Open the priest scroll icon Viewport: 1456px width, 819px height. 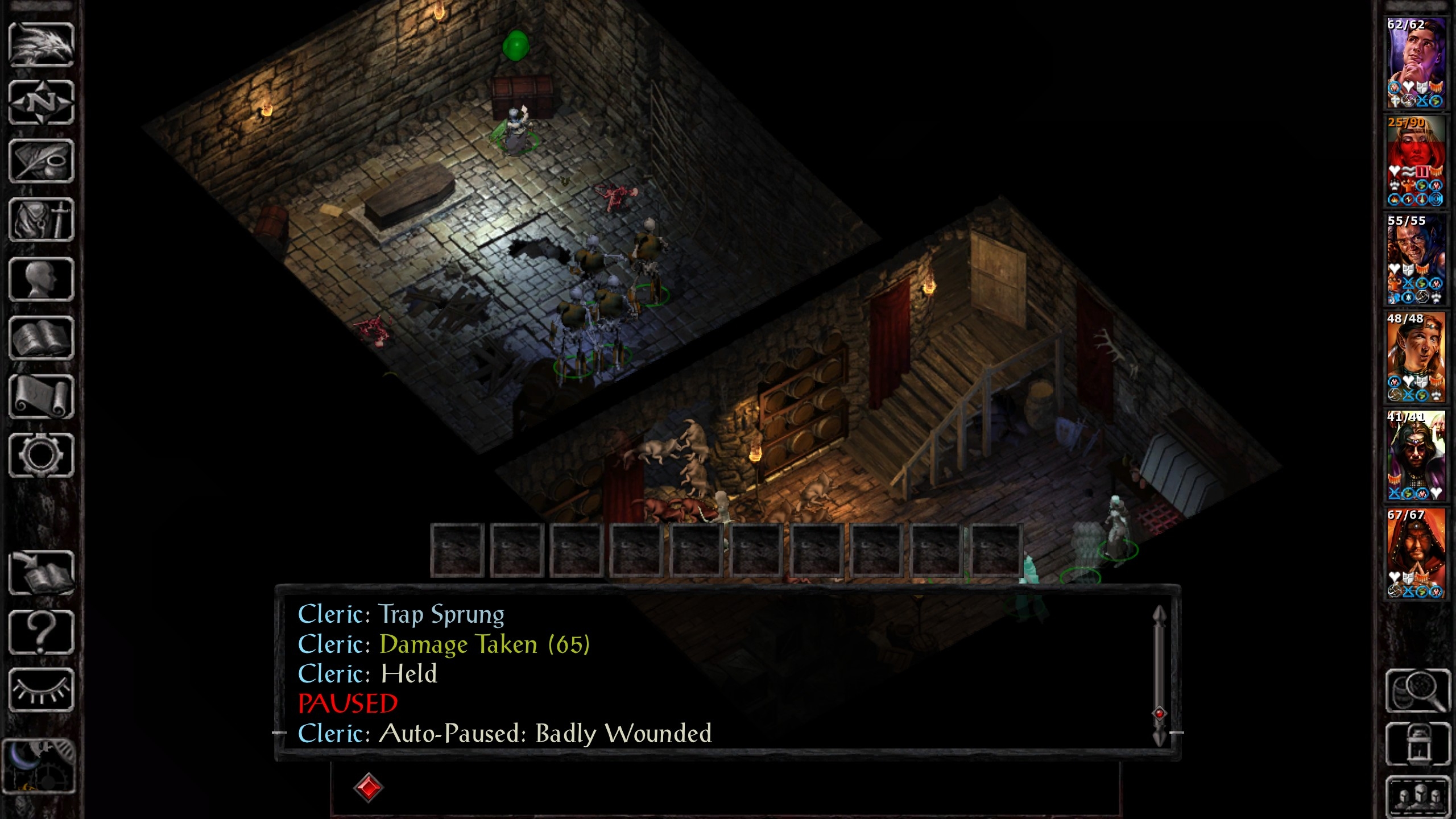click(x=41, y=397)
